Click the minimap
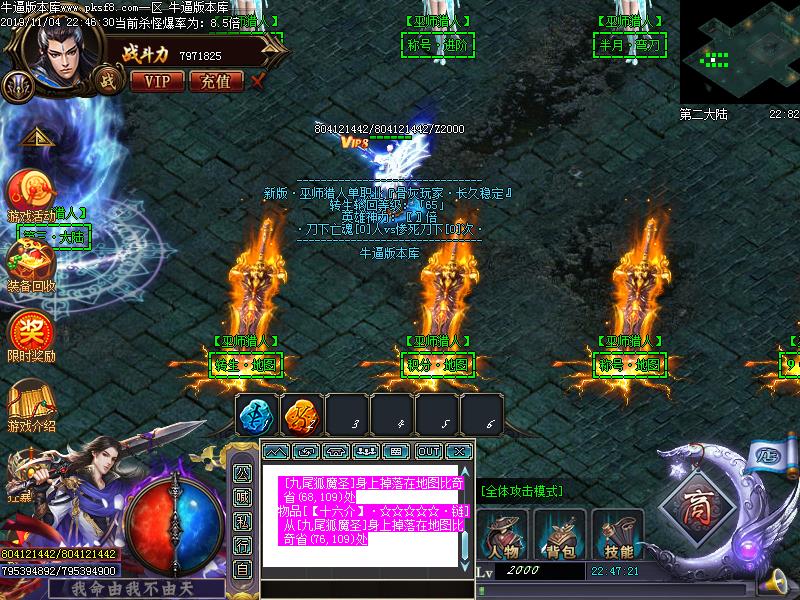The width and height of the screenshot is (800, 600). click(739, 52)
